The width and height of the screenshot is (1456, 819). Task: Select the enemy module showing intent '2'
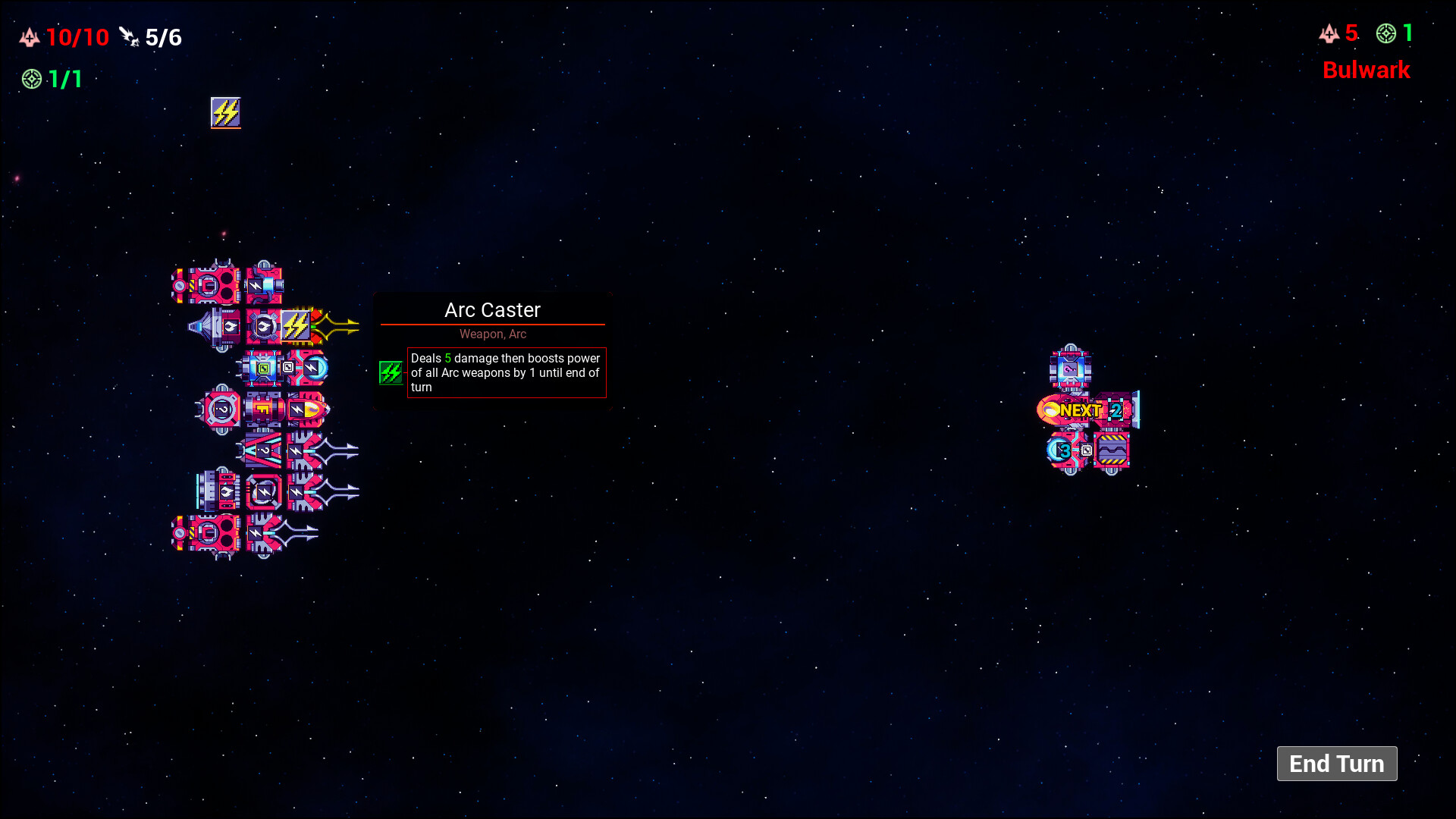tap(1116, 409)
